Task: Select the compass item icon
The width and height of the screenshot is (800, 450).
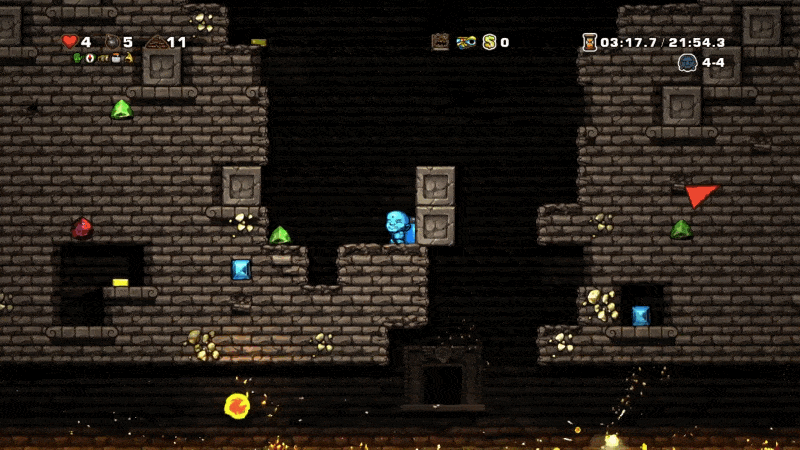Action: coord(90,58)
